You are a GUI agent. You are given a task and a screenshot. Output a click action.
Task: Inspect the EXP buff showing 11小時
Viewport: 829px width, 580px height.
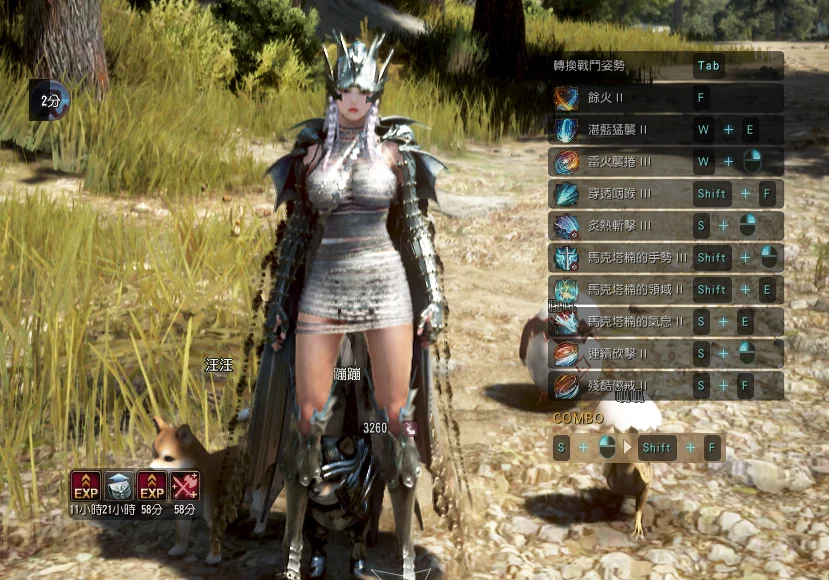(x=85, y=486)
